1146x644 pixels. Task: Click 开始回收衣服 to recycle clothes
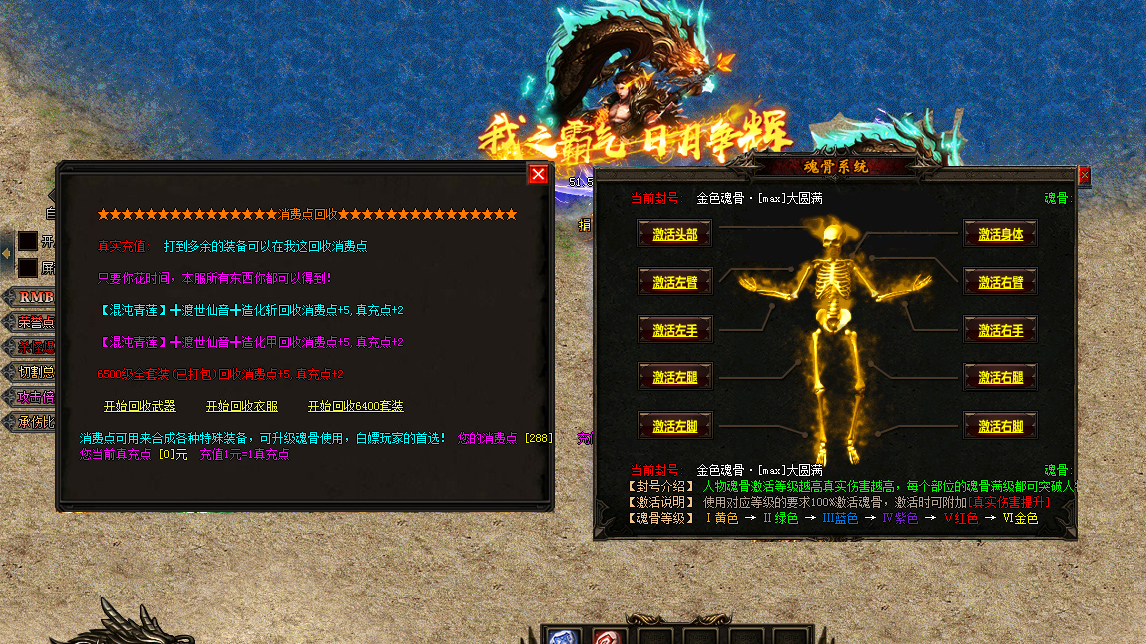[241, 406]
